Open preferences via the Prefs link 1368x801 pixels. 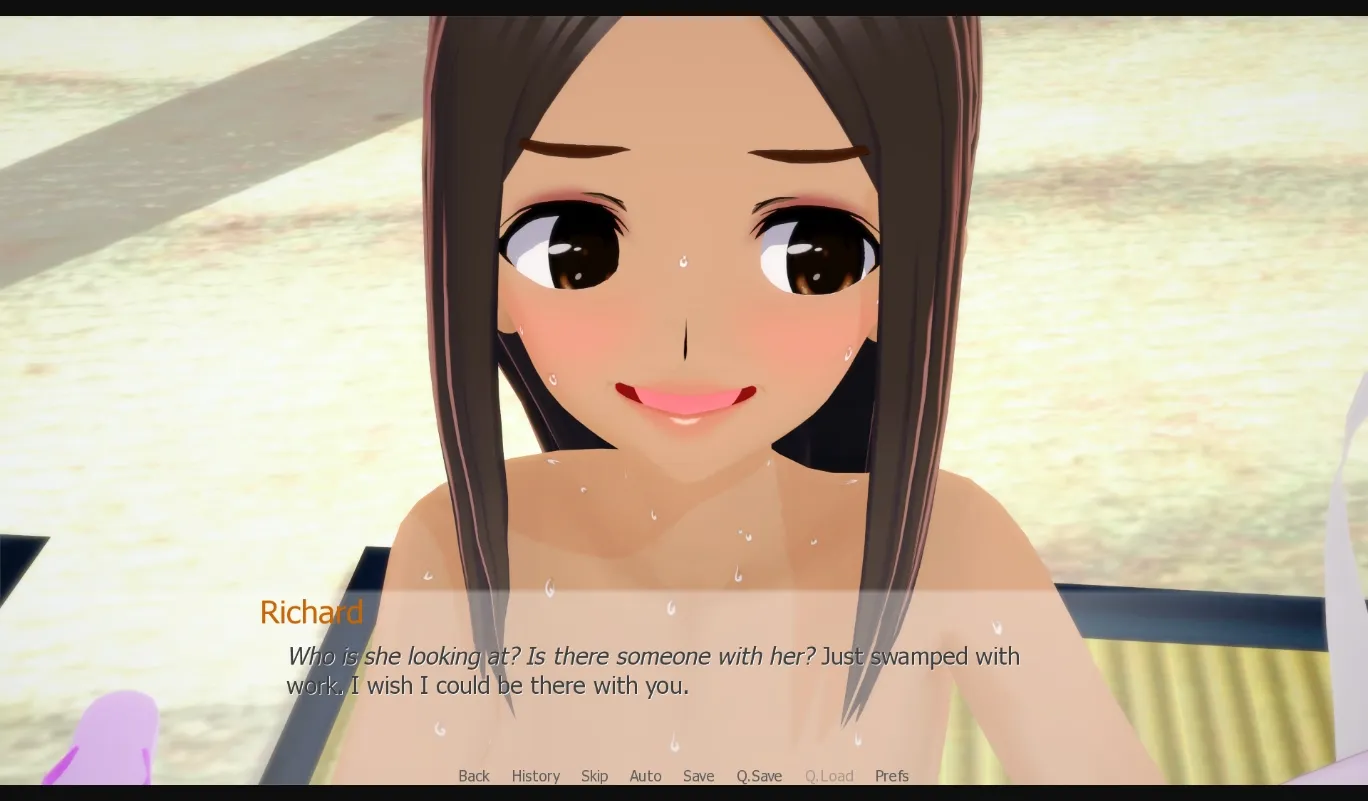tap(891, 776)
